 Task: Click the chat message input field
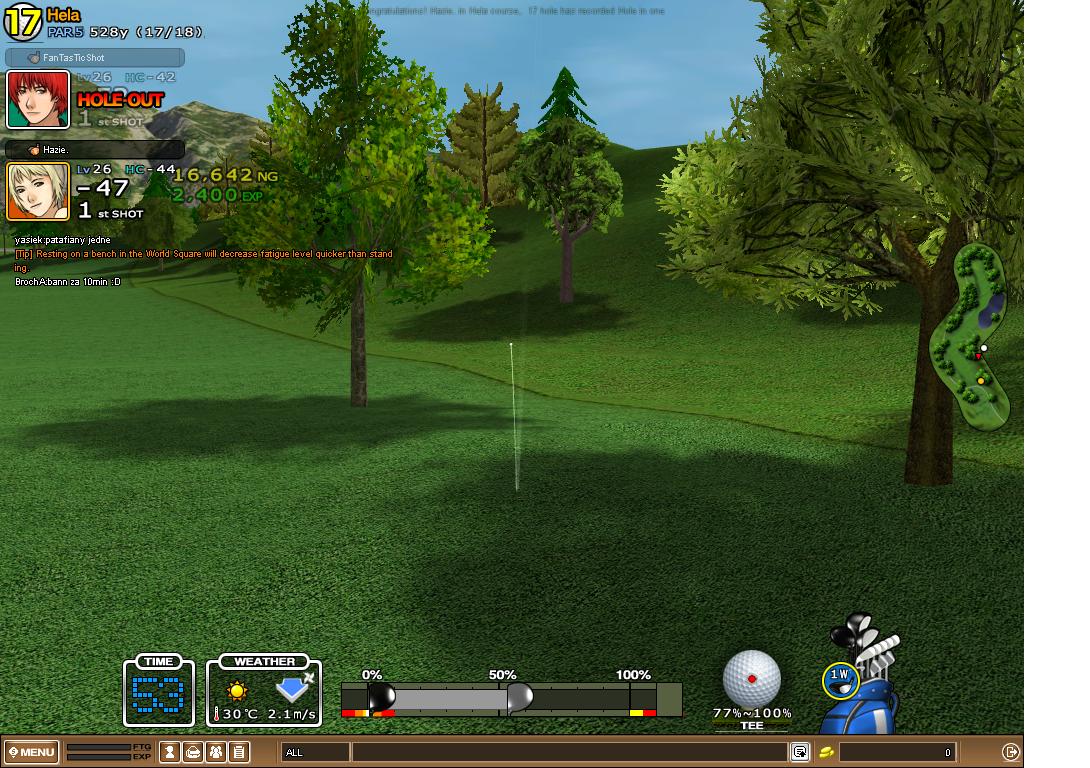click(x=568, y=752)
